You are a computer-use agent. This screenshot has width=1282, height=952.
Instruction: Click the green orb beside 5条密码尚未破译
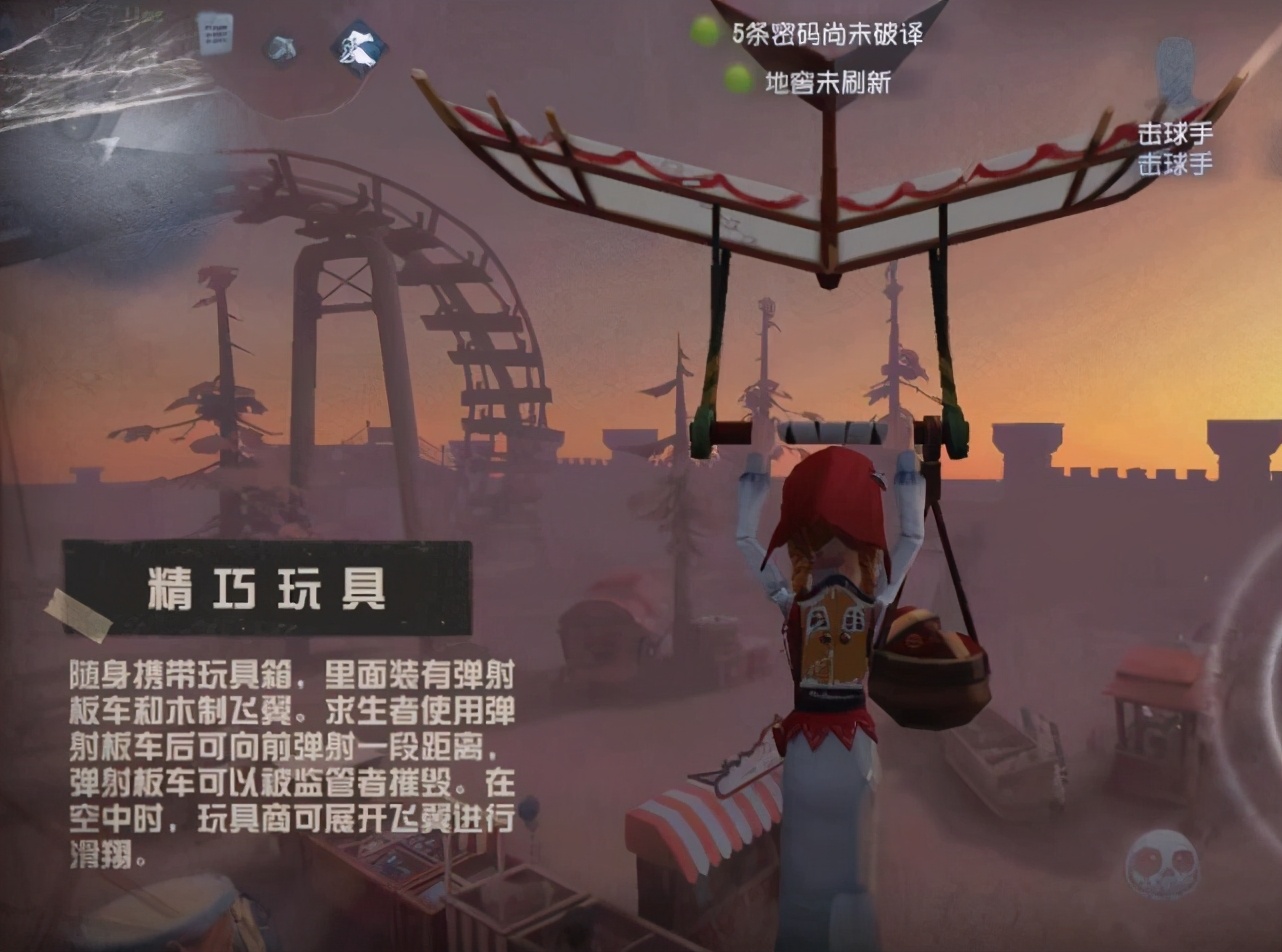tap(703, 31)
